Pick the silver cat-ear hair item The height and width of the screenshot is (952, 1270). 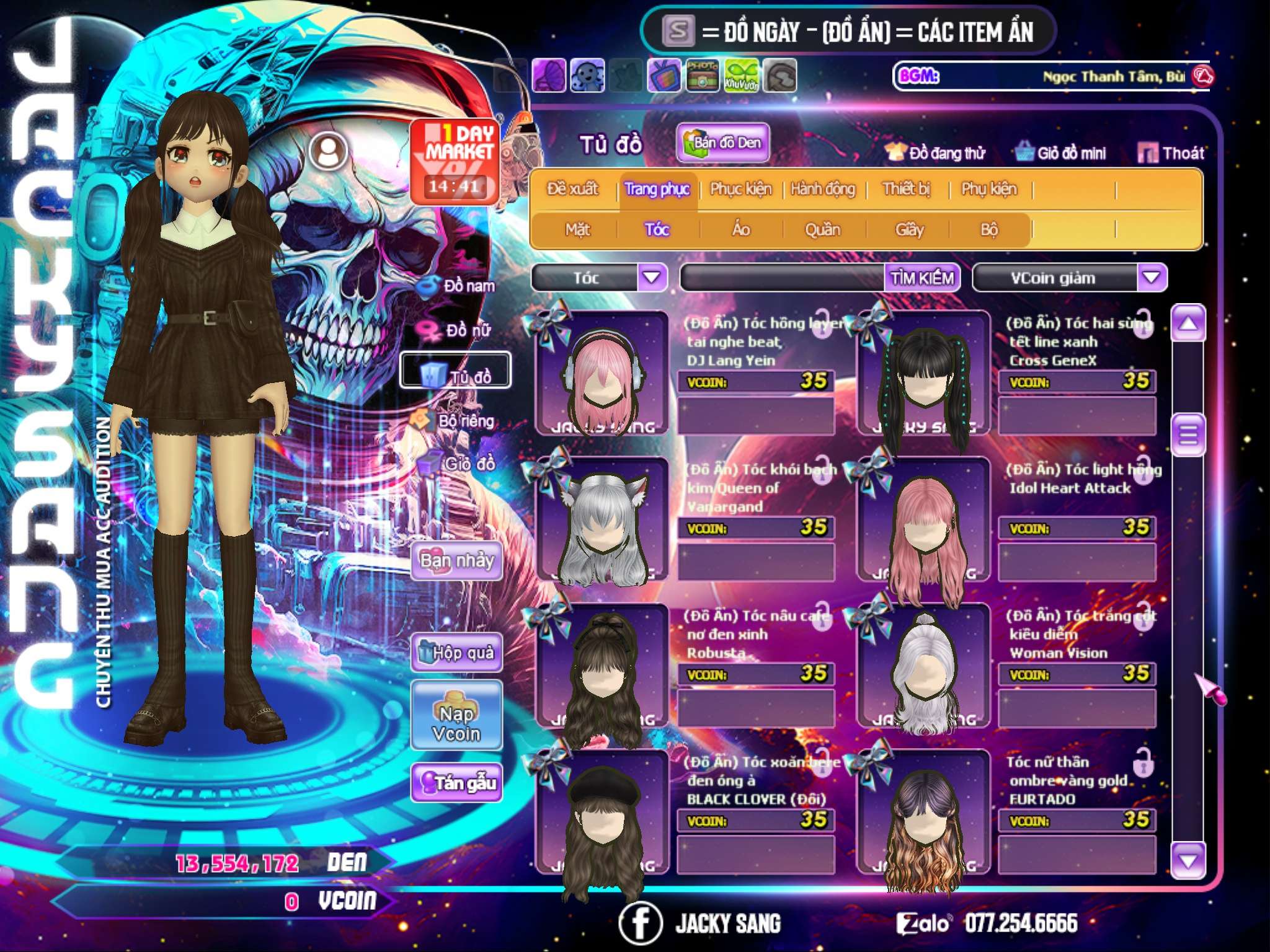point(600,521)
